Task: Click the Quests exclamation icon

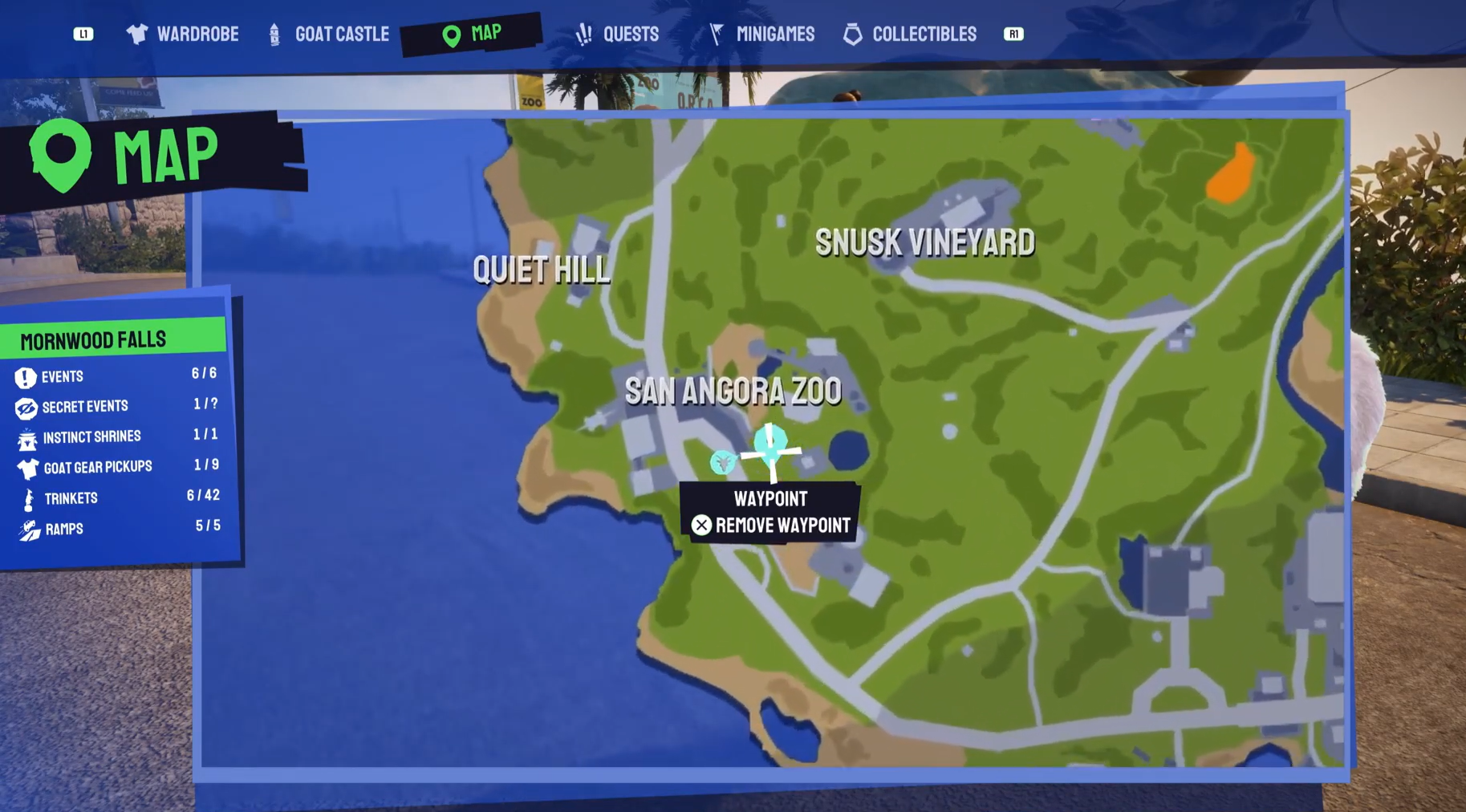Action: [583, 34]
